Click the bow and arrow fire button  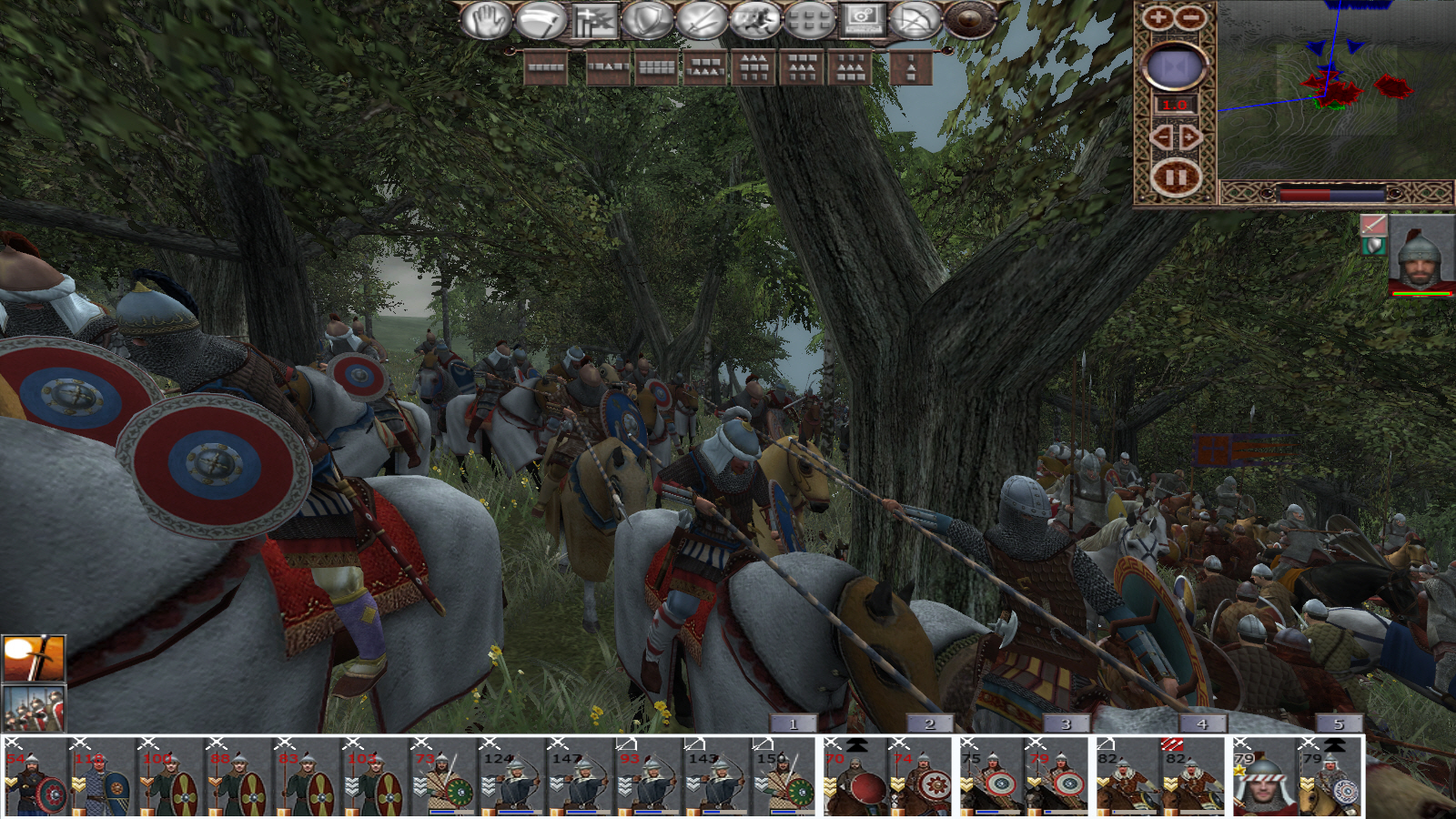(x=915, y=20)
